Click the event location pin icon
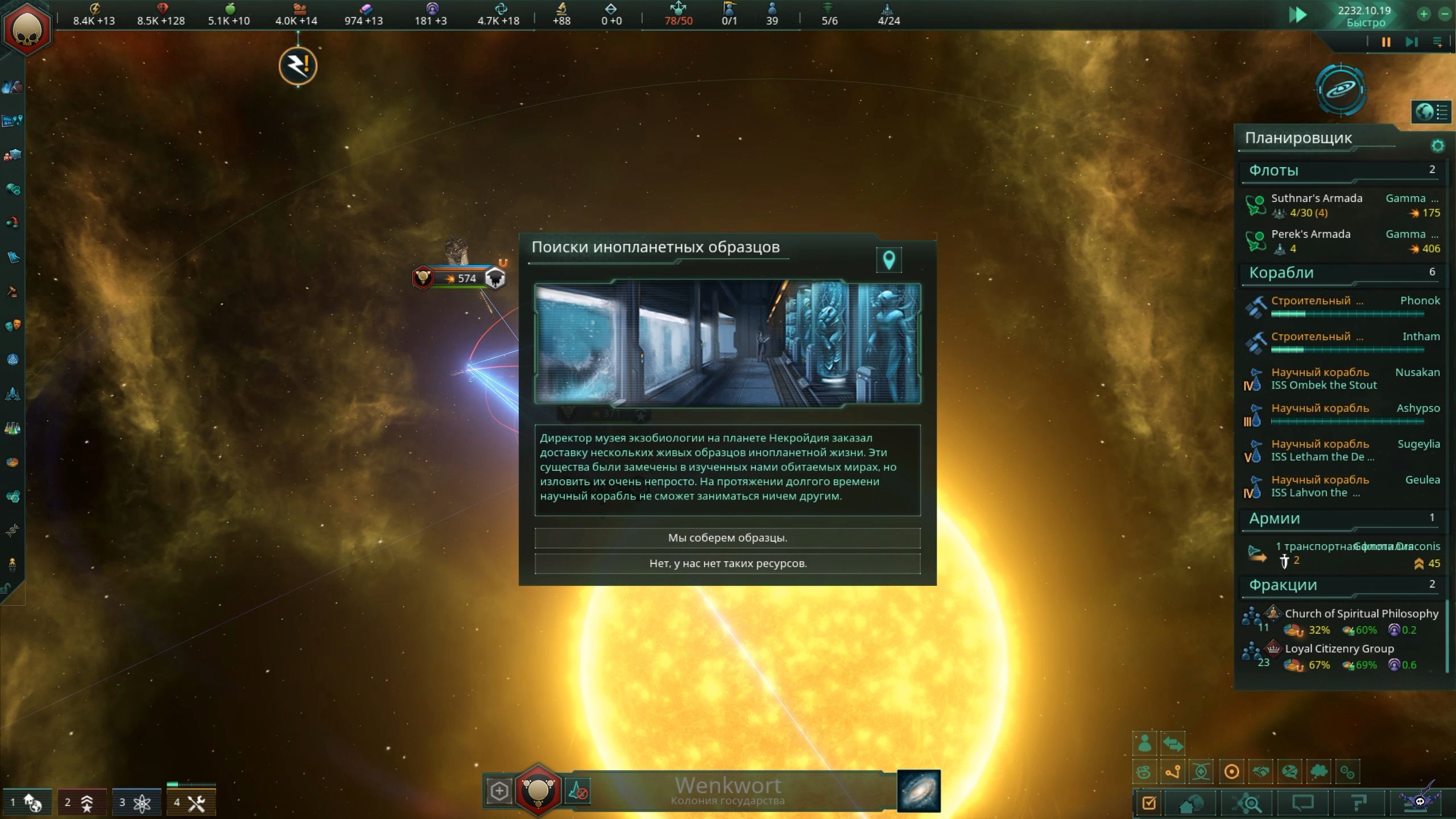Viewport: 1456px width, 819px height. [889, 260]
